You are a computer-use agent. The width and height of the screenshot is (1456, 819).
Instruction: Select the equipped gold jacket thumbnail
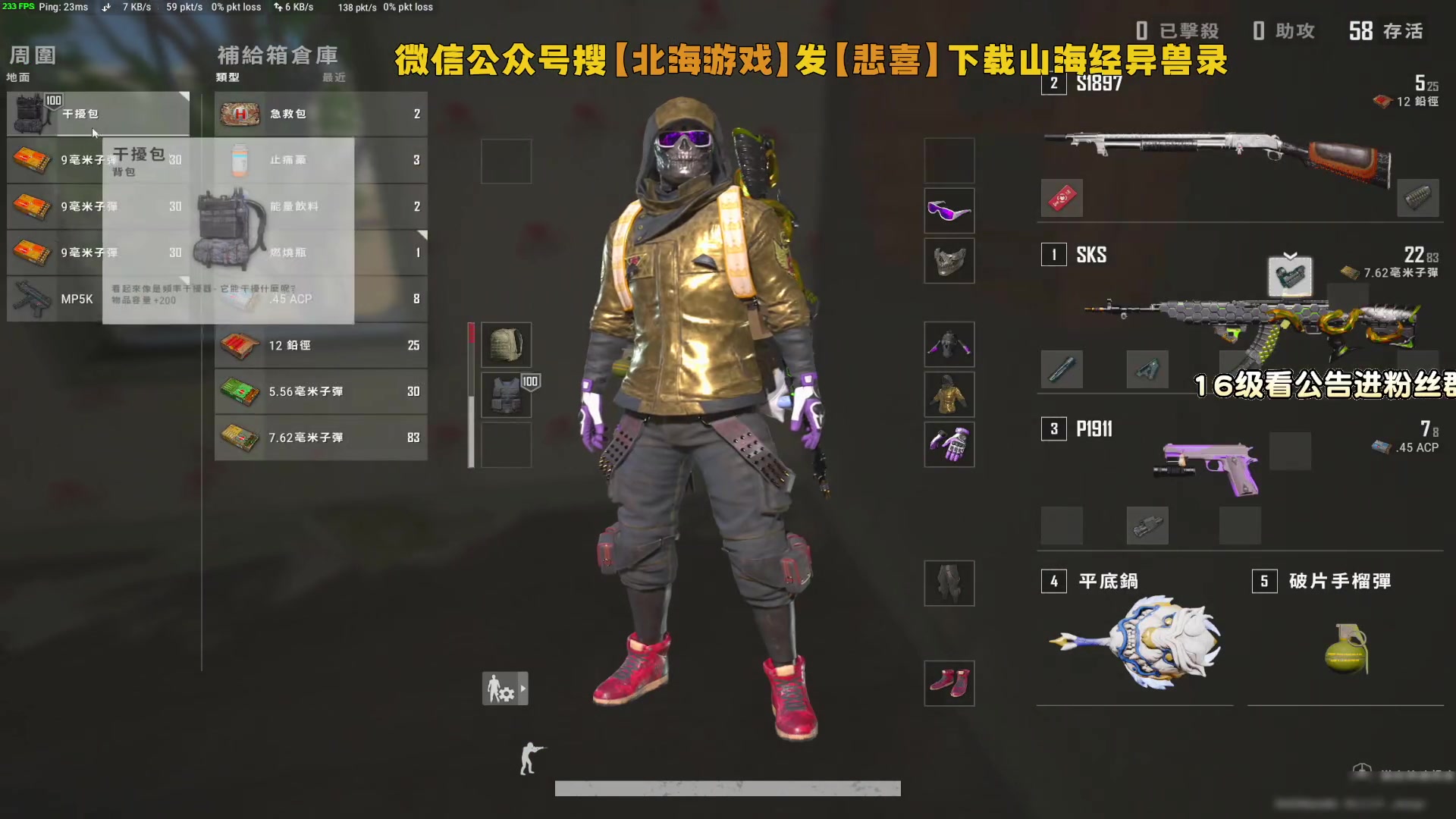949,394
